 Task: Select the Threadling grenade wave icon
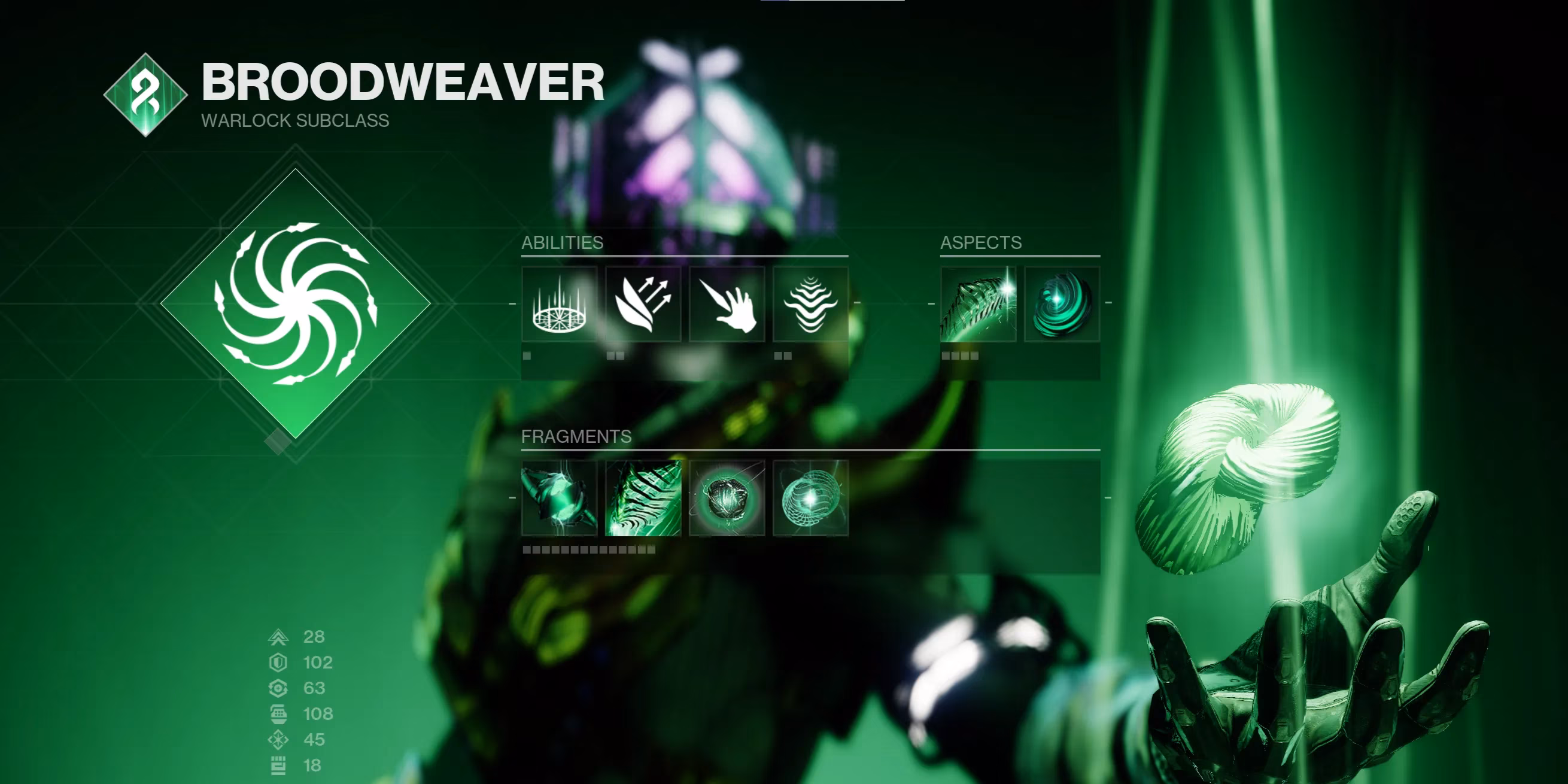click(811, 305)
